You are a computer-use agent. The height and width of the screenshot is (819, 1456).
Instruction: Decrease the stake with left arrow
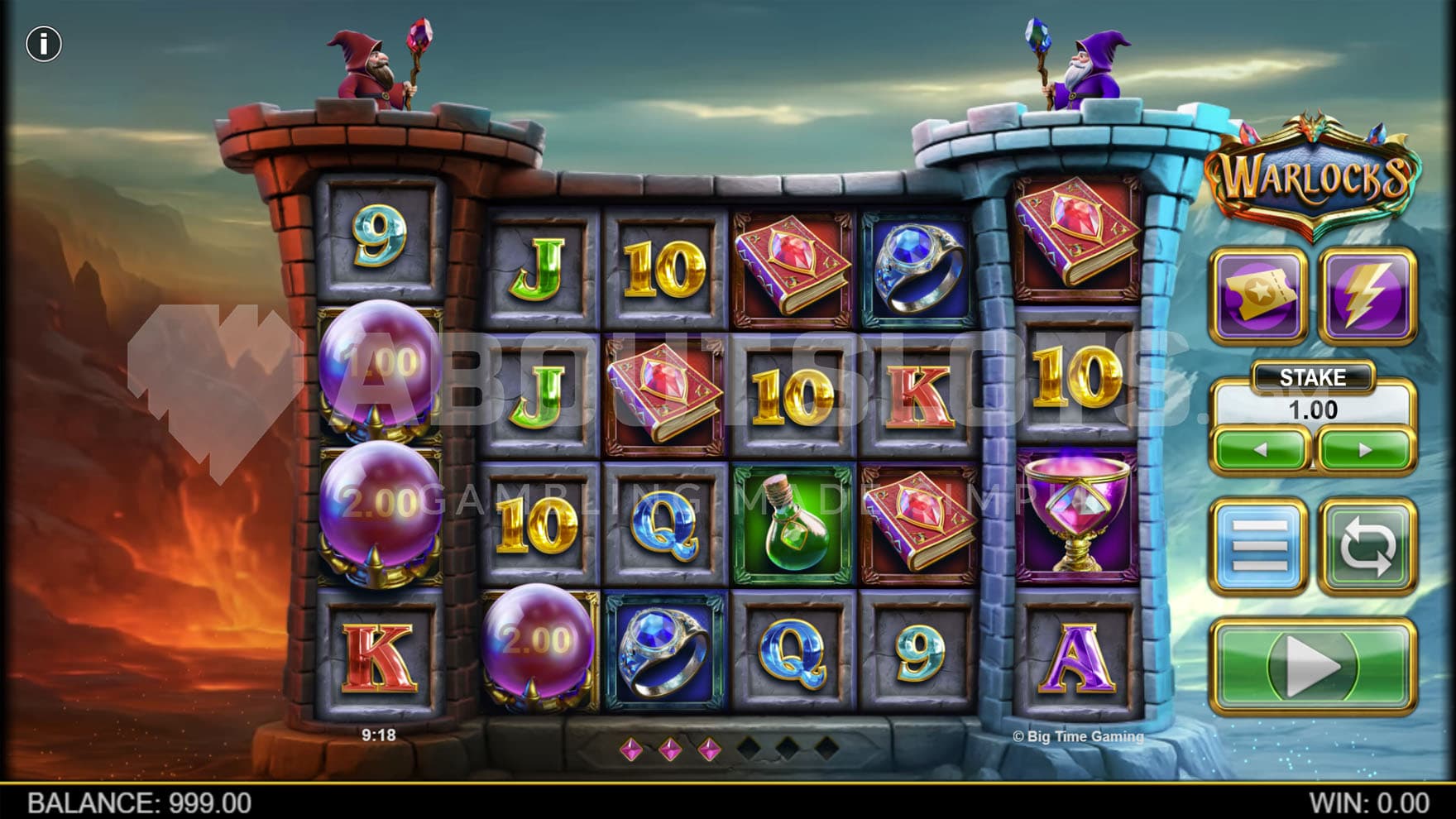coord(1260,450)
